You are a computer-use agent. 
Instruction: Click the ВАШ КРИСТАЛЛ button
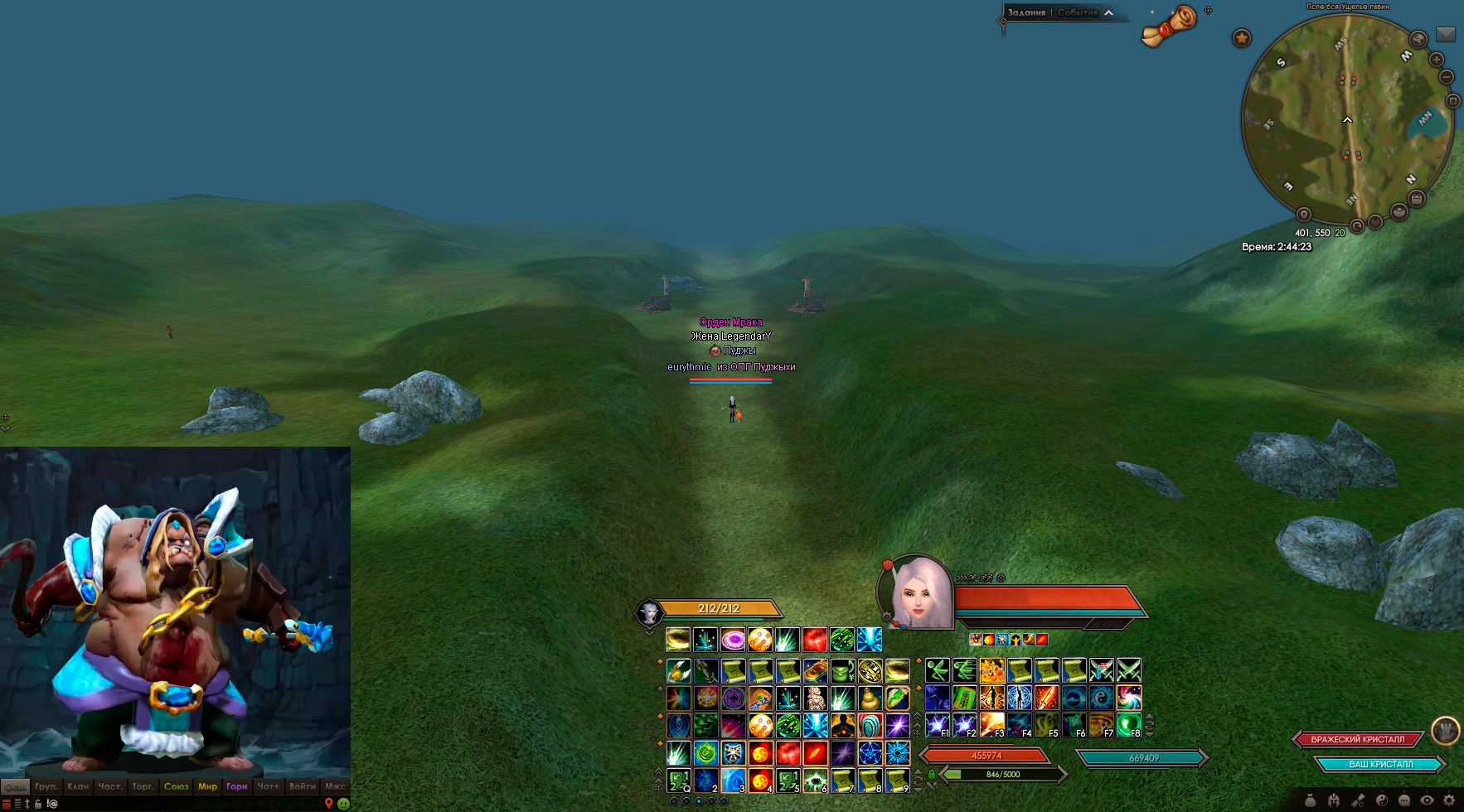1380,764
